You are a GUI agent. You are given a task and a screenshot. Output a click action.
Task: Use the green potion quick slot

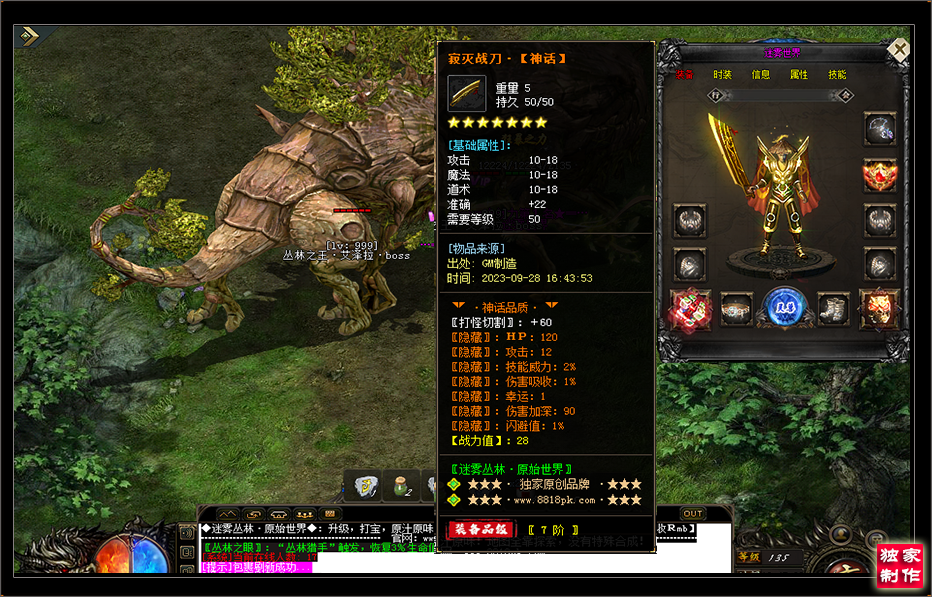point(404,486)
